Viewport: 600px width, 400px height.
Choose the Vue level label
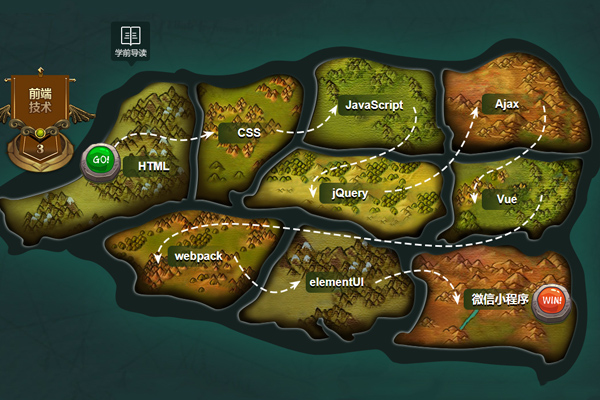pyautogui.click(x=506, y=199)
